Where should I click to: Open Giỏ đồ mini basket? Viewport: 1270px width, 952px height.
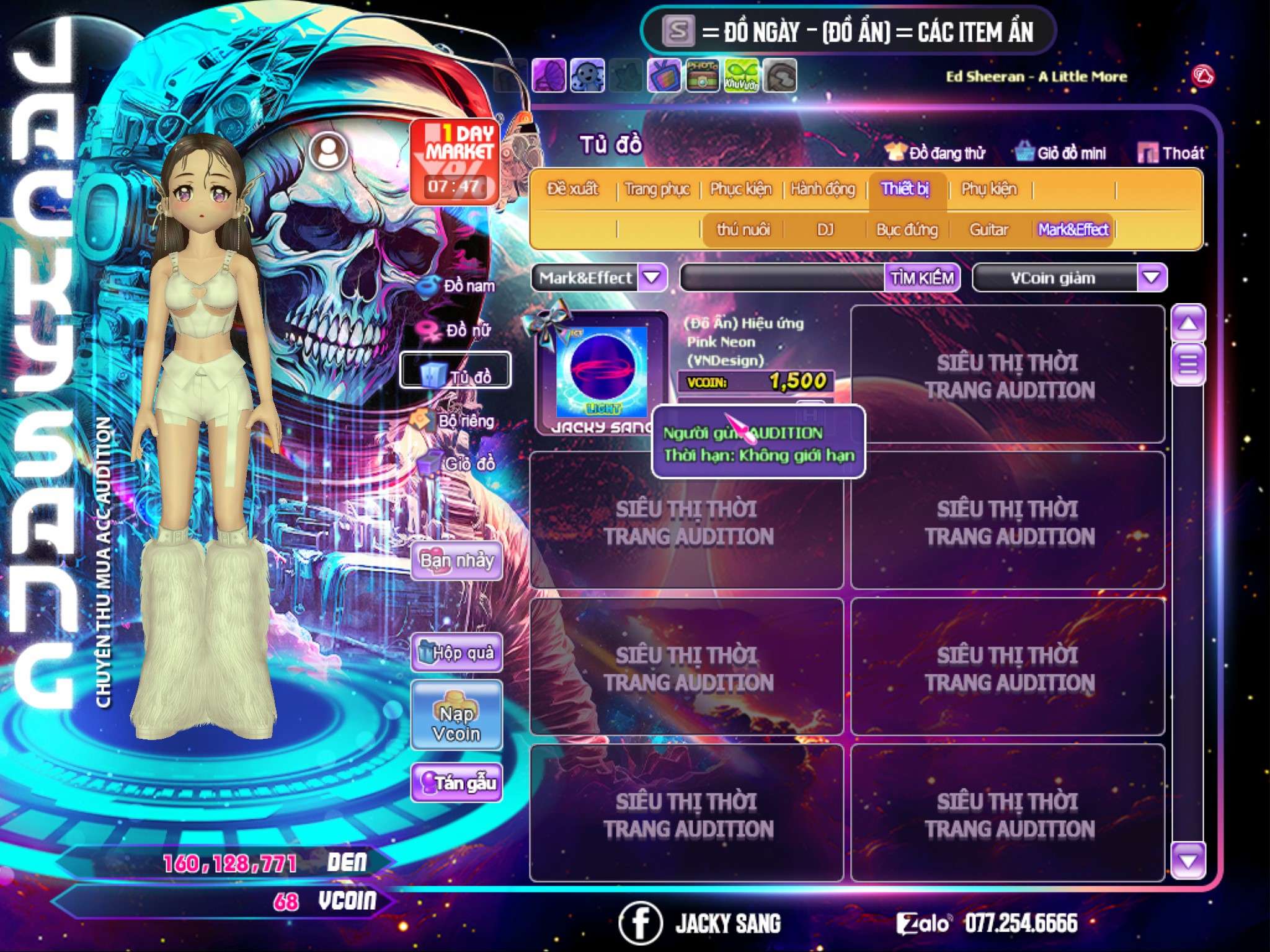[1061, 153]
